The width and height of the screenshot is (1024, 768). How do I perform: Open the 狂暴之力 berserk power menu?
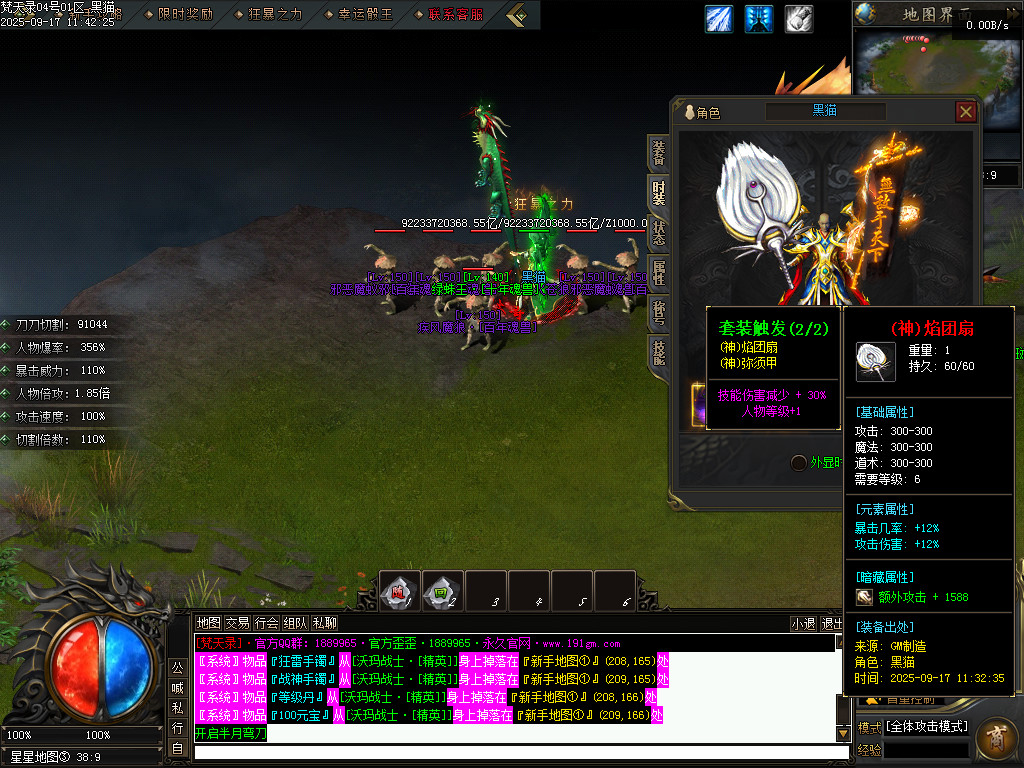[268, 14]
